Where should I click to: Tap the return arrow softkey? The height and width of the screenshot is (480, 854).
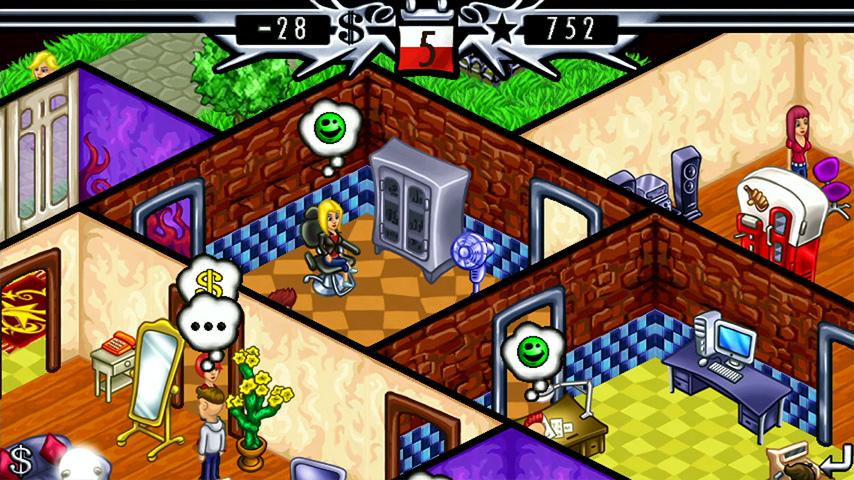[832, 460]
